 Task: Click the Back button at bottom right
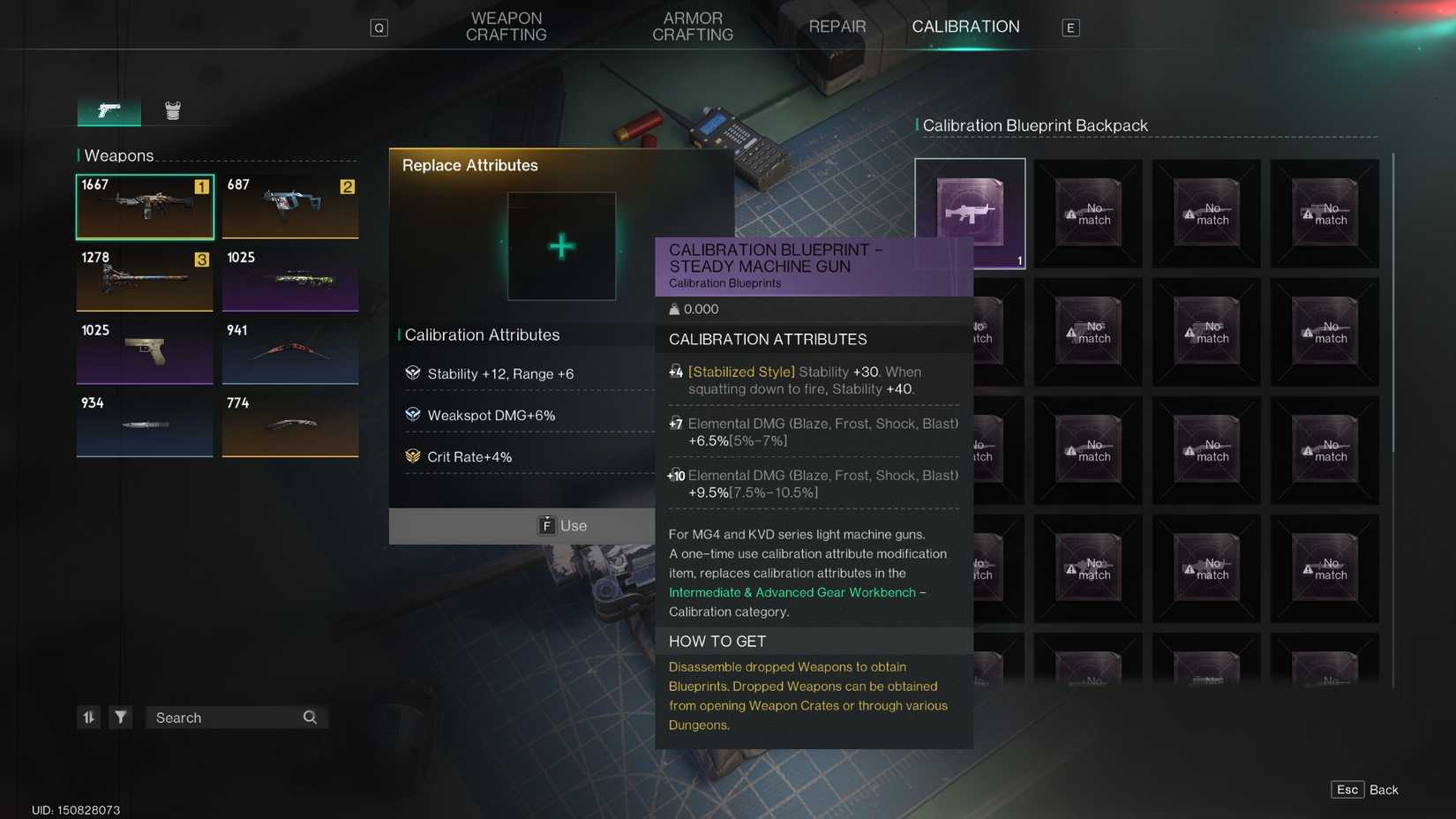click(1384, 789)
